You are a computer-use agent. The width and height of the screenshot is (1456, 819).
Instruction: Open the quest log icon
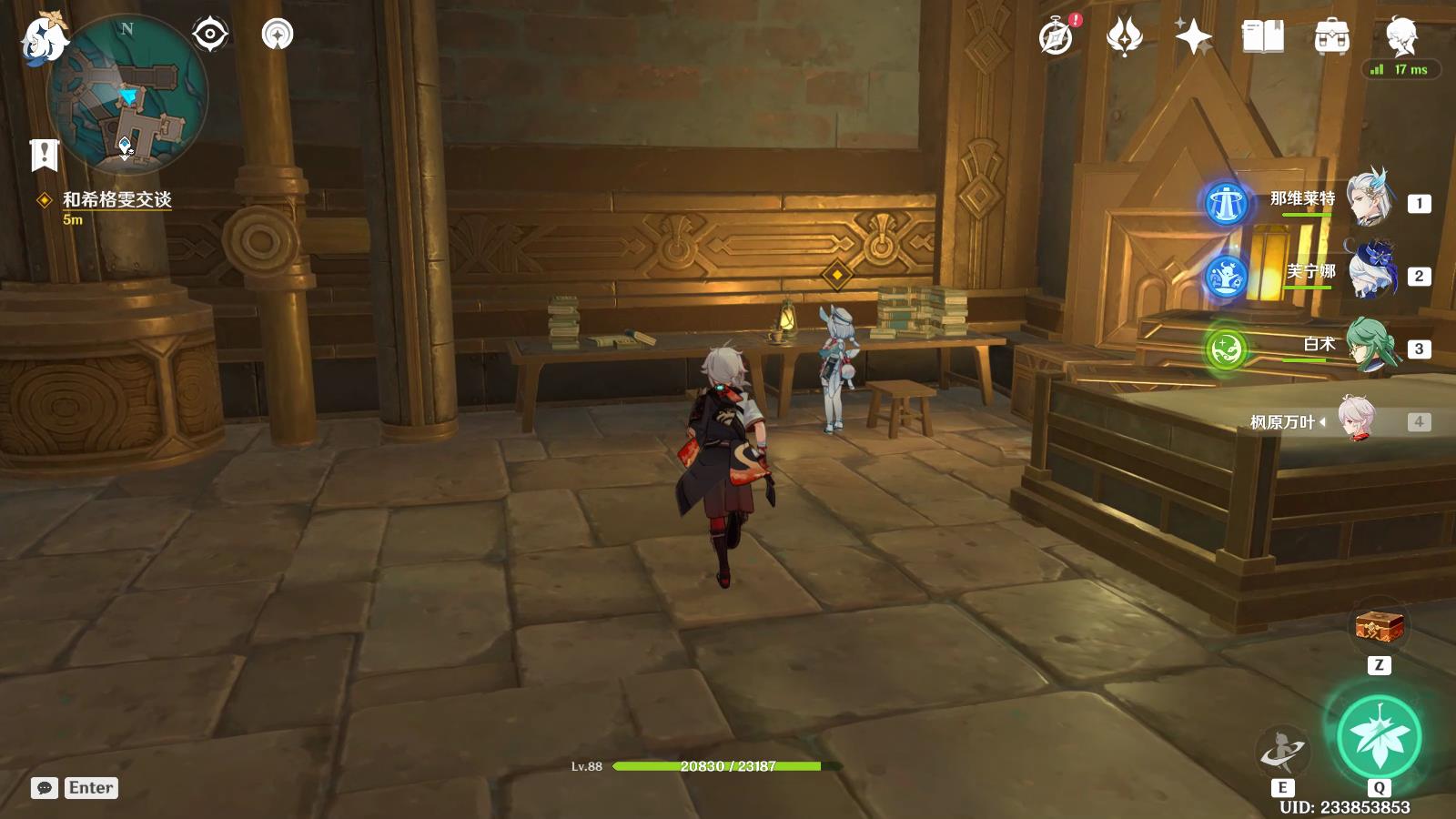[x=44, y=156]
